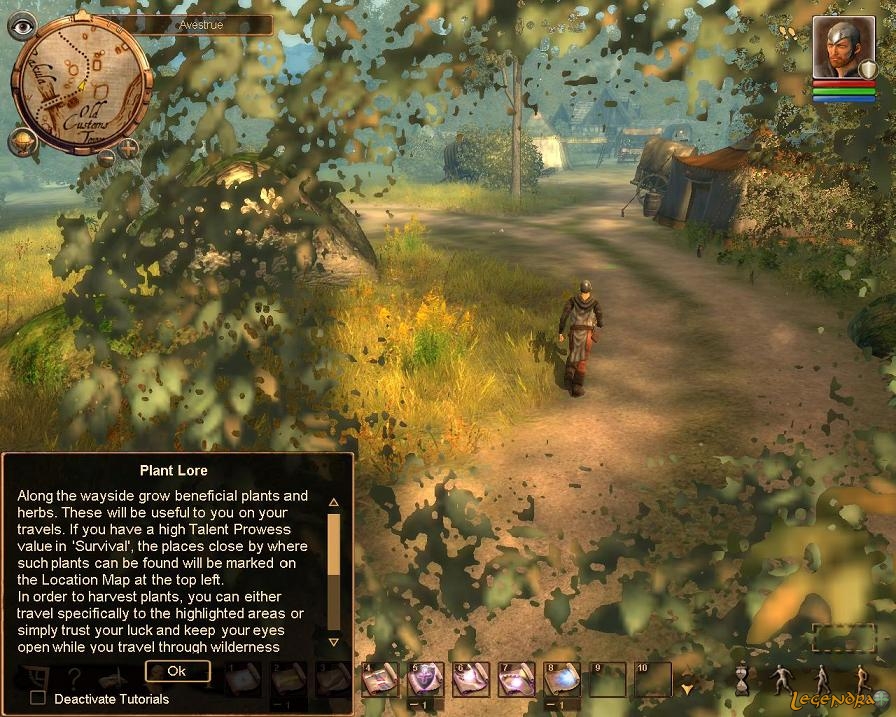Use the scroll in quickslot 4
The height and width of the screenshot is (717, 896).
click(380, 680)
